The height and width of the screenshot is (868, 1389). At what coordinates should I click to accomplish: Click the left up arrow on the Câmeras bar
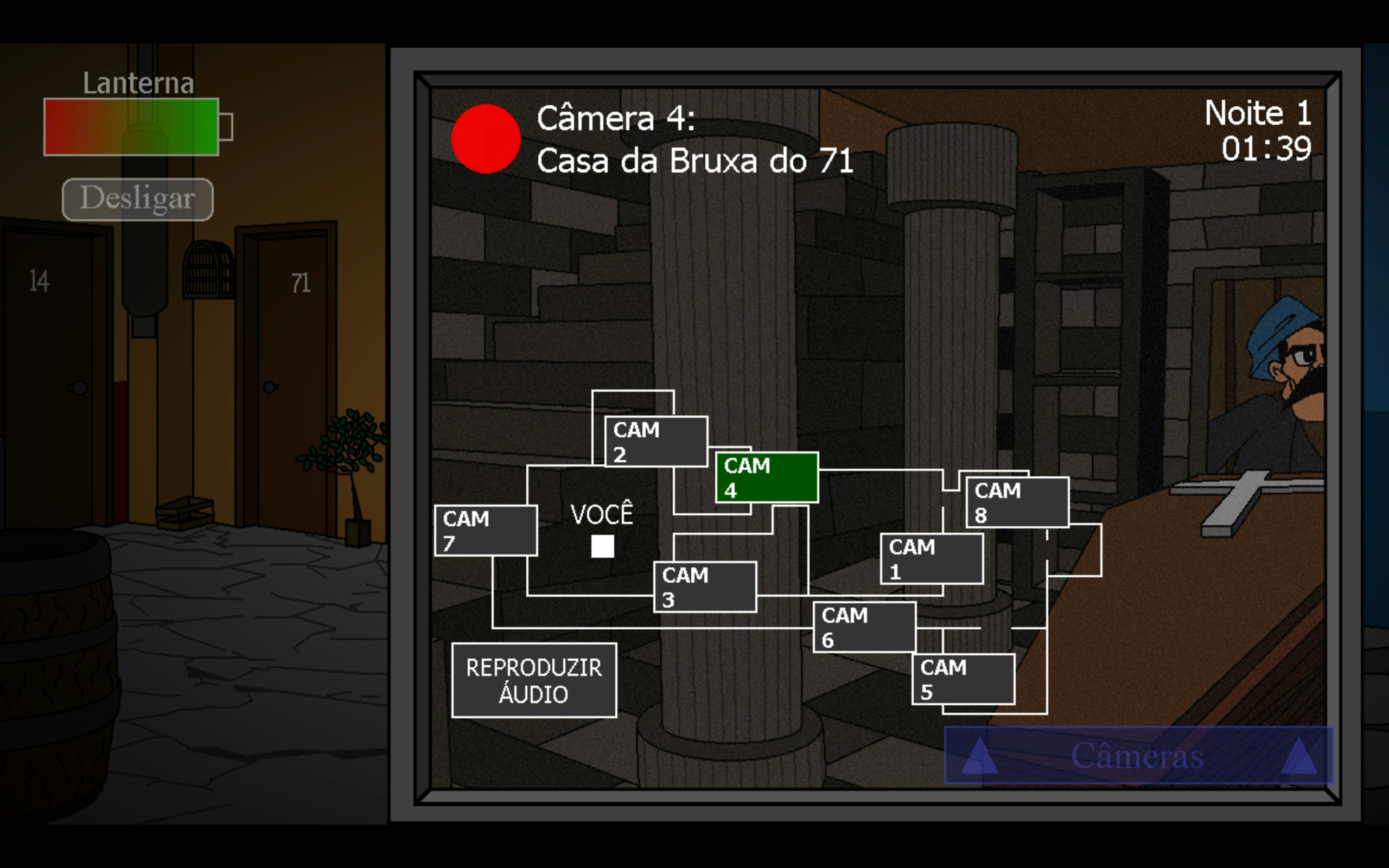click(x=979, y=757)
